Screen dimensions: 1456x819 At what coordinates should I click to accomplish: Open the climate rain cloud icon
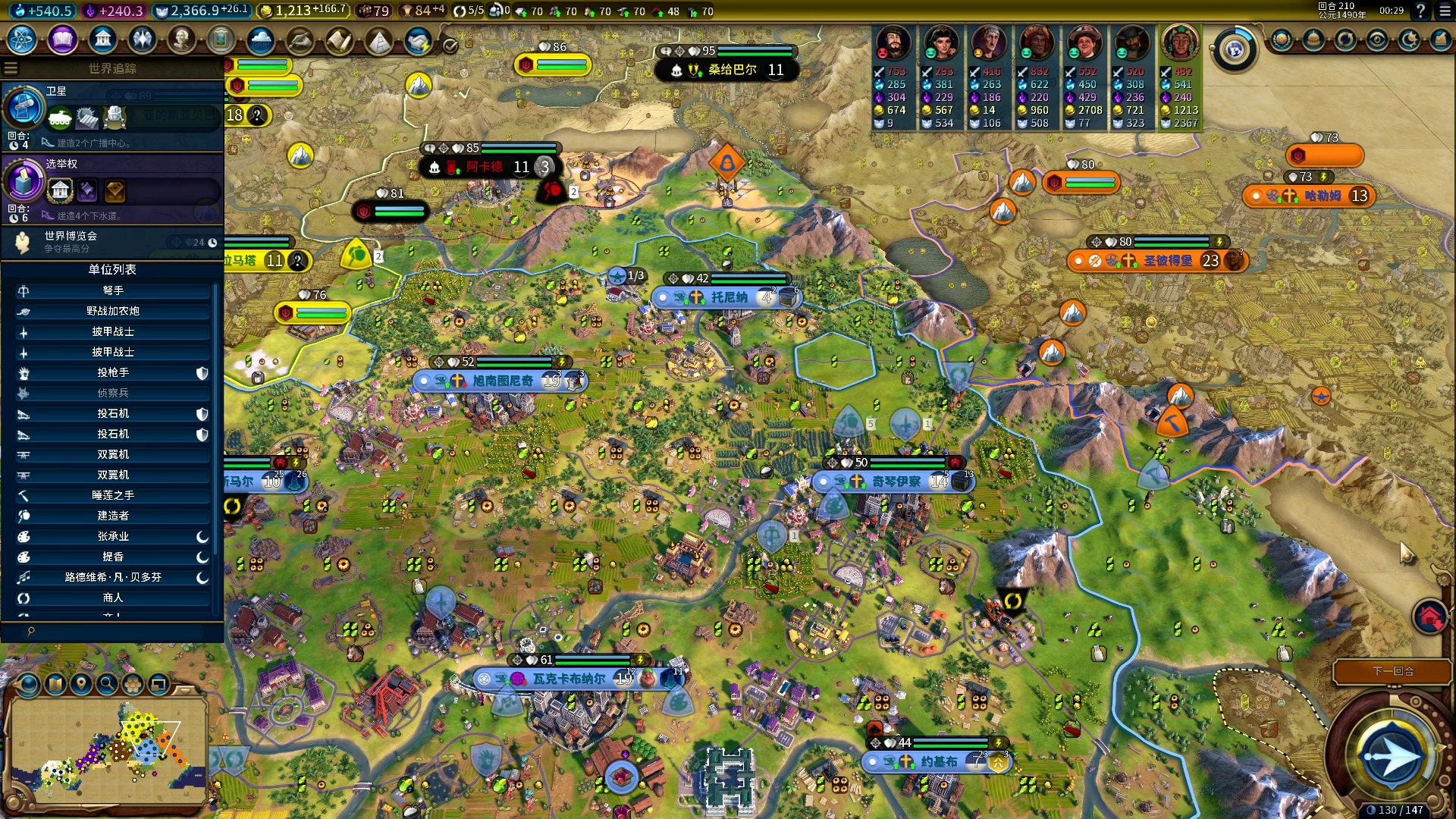tap(260, 39)
